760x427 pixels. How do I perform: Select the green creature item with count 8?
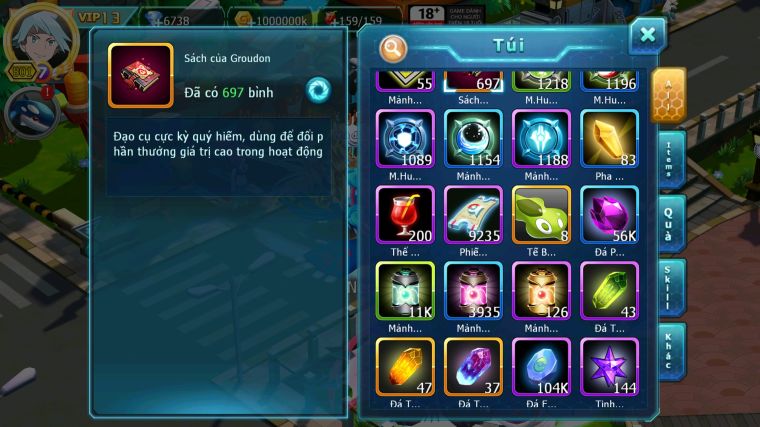[541, 214]
